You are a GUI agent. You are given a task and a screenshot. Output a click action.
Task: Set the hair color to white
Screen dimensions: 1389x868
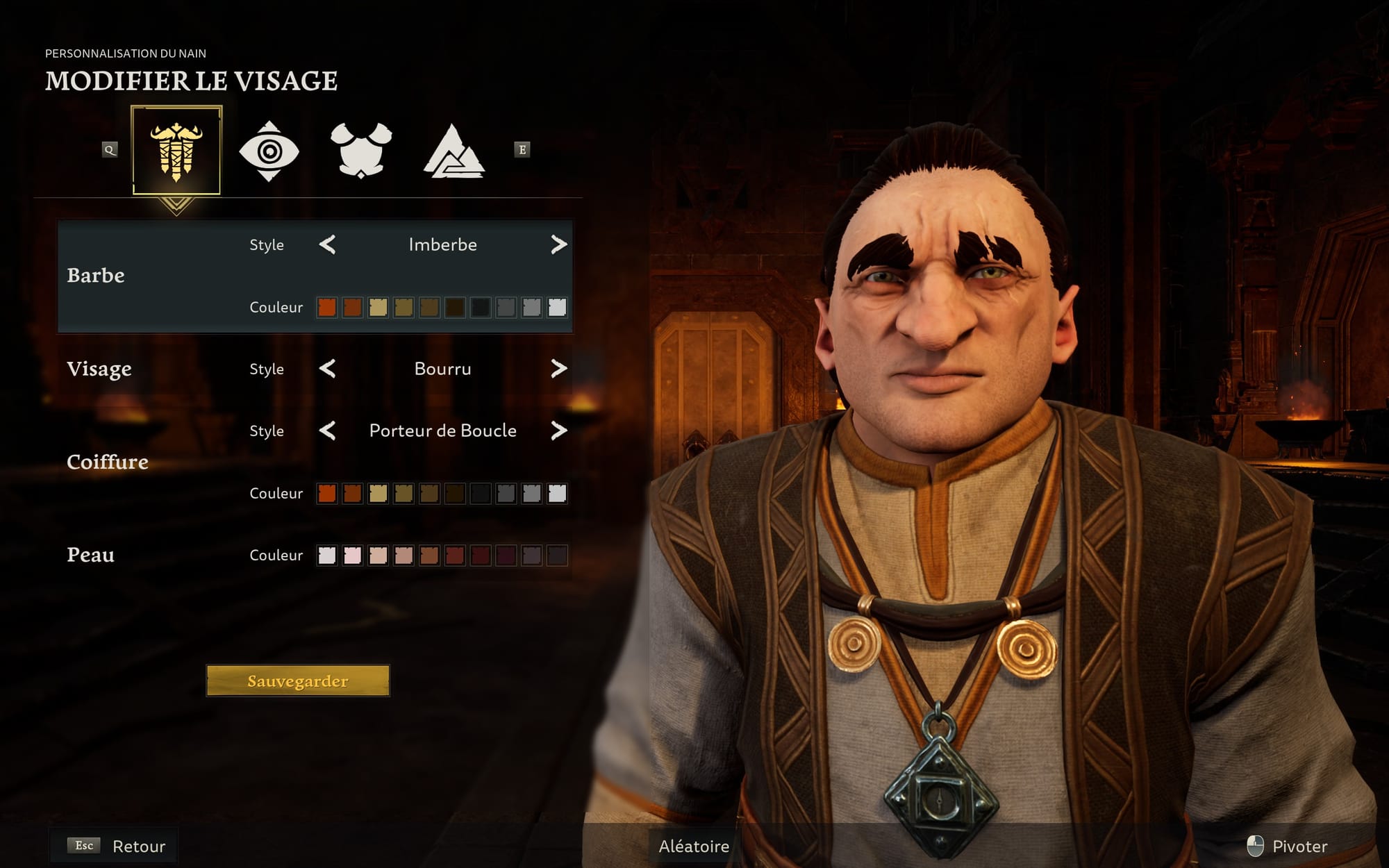click(557, 493)
